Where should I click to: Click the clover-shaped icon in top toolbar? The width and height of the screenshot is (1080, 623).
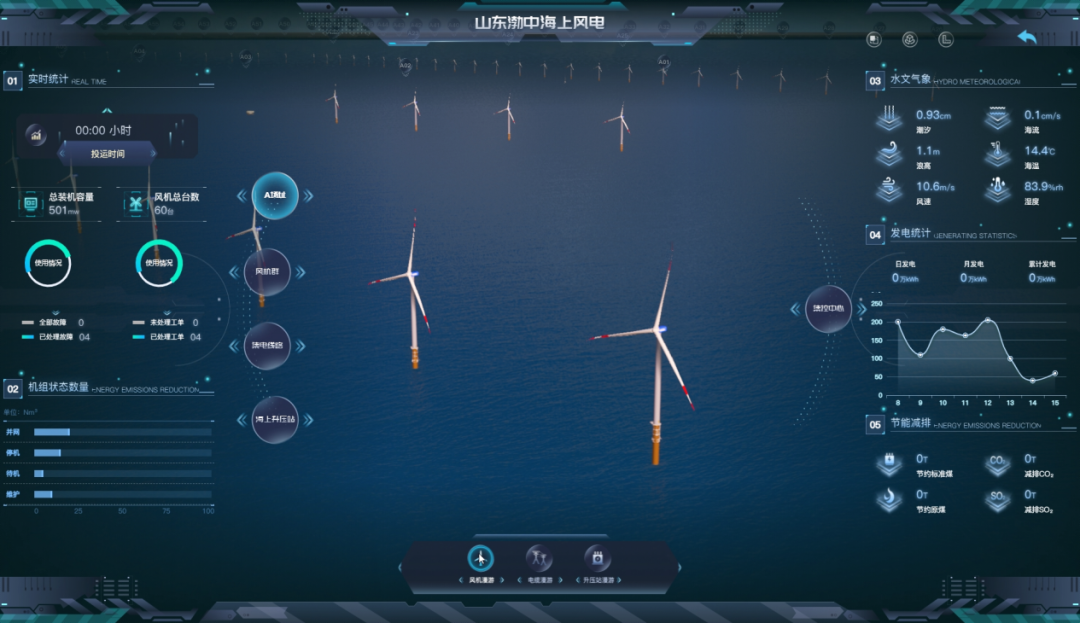tap(910, 40)
